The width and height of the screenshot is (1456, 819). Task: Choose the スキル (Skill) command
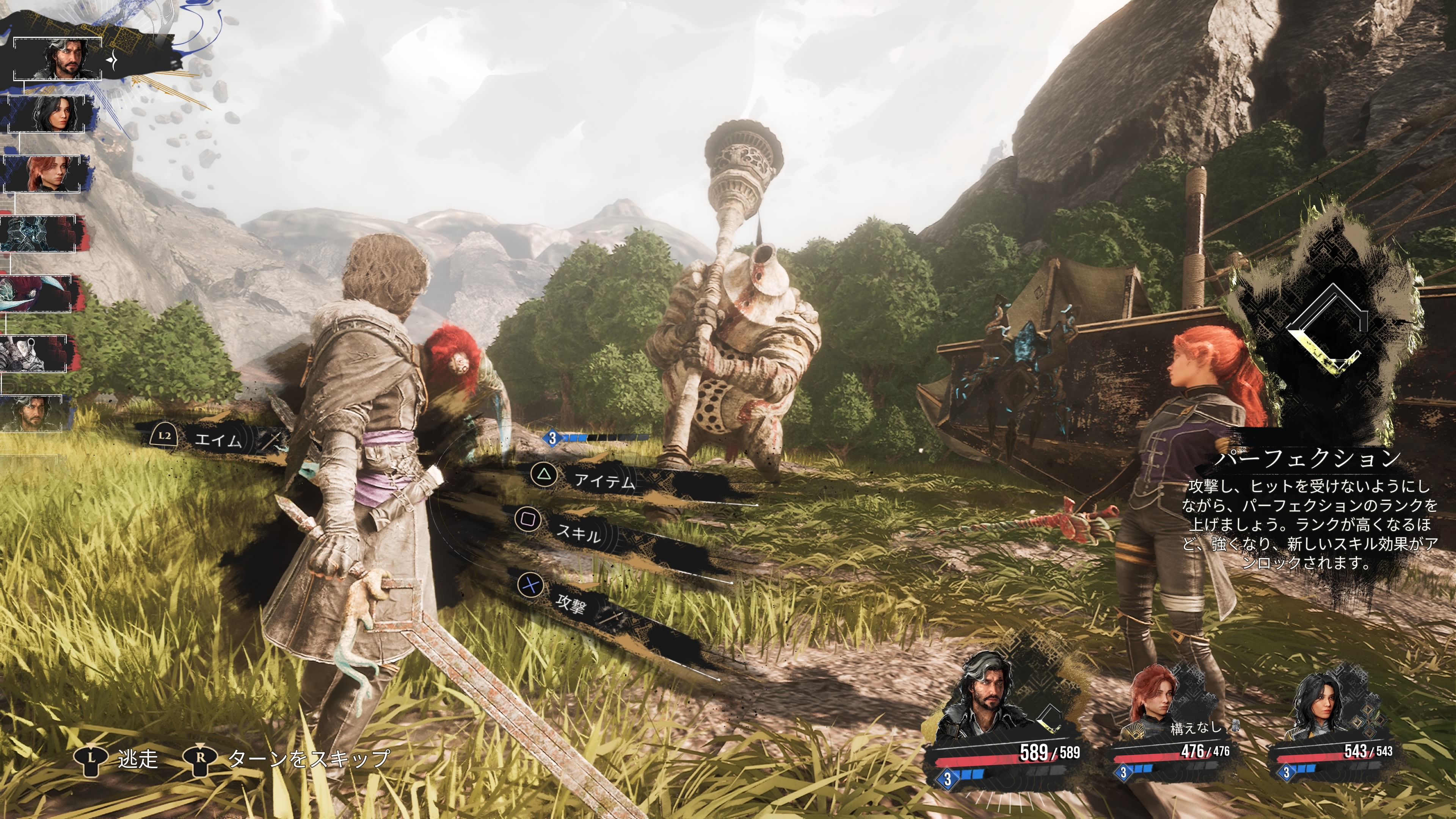[x=576, y=531]
